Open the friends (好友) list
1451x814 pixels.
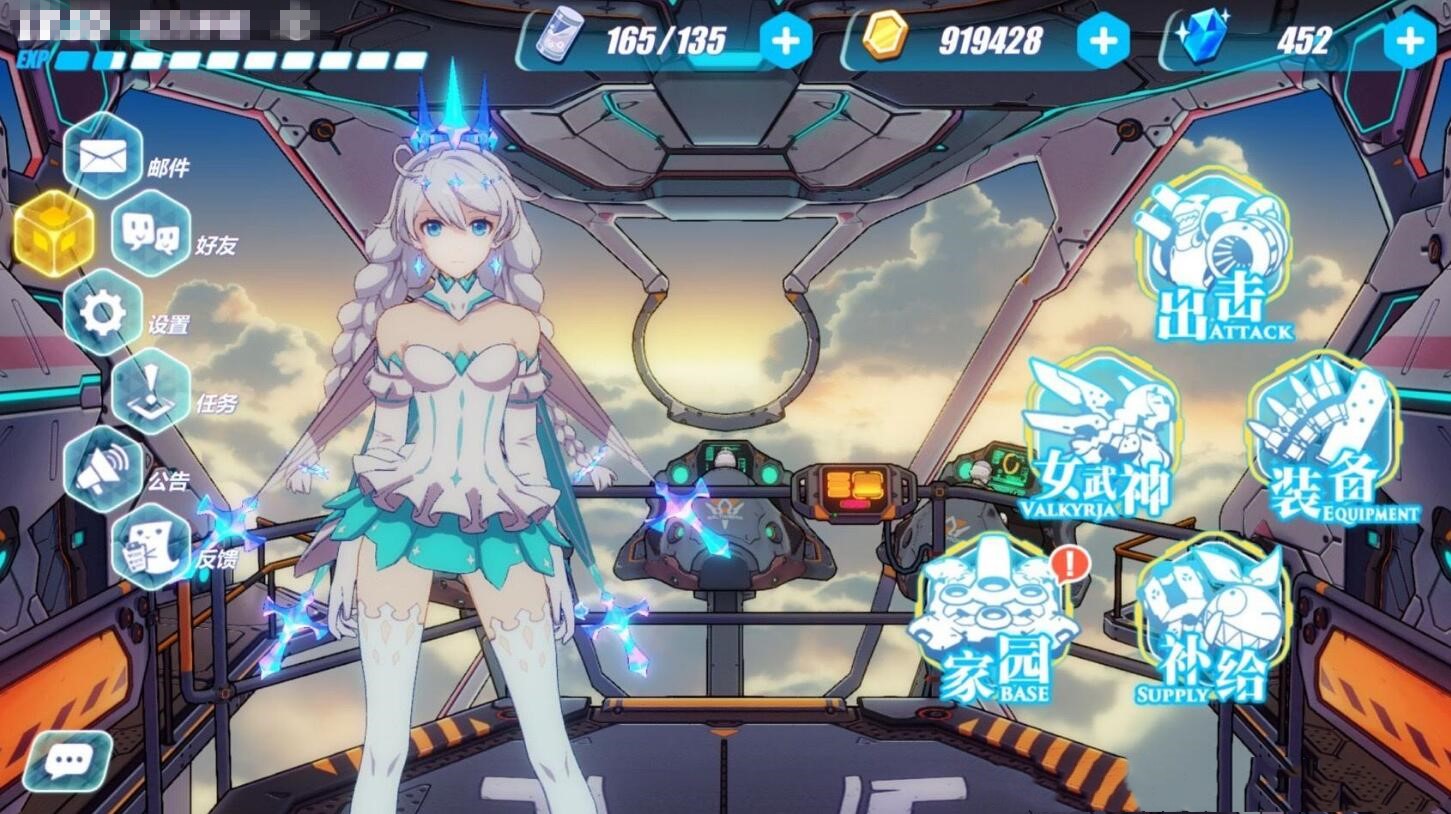tap(151, 234)
